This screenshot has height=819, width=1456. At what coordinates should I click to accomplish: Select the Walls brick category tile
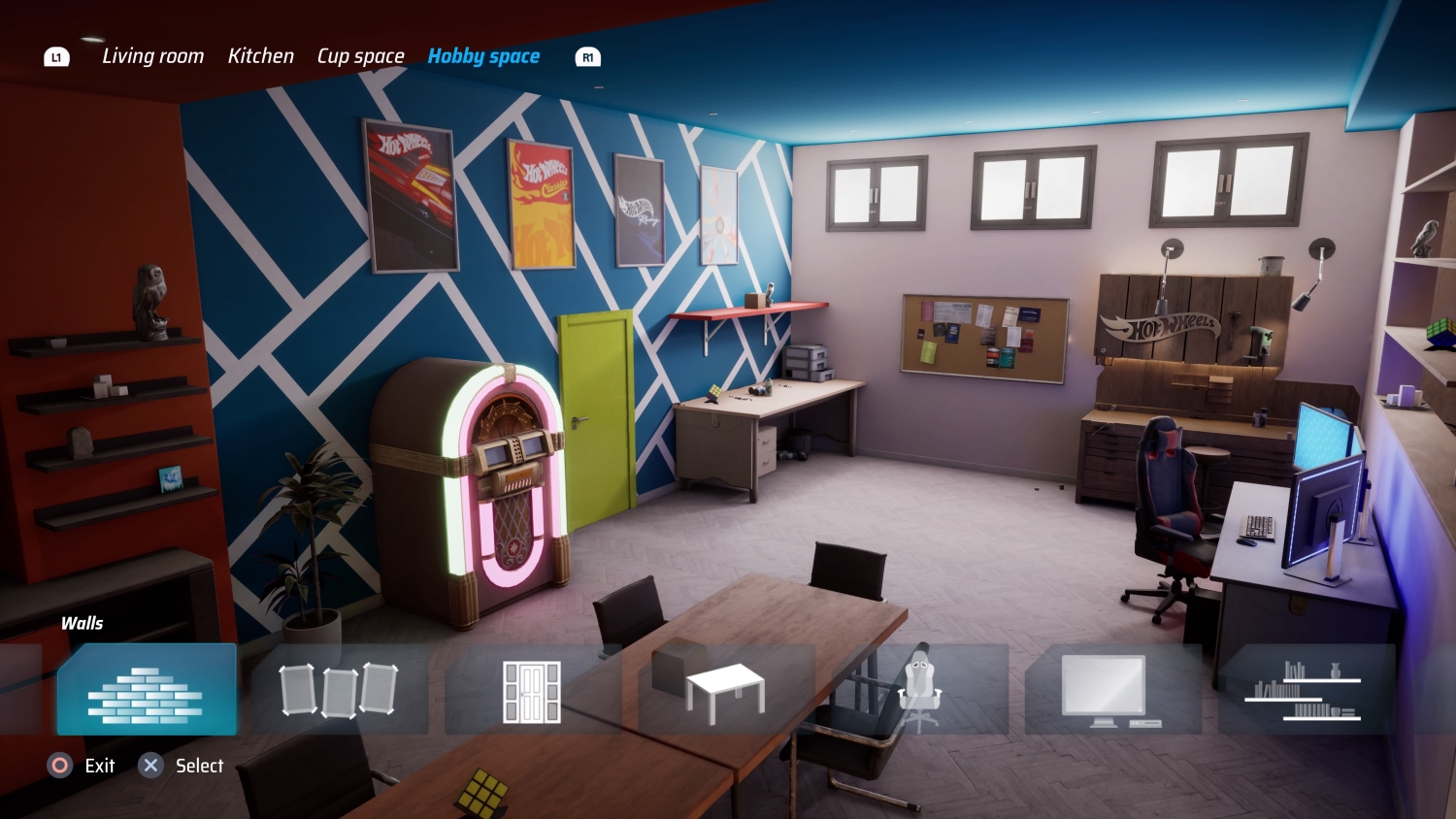[146, 690]
